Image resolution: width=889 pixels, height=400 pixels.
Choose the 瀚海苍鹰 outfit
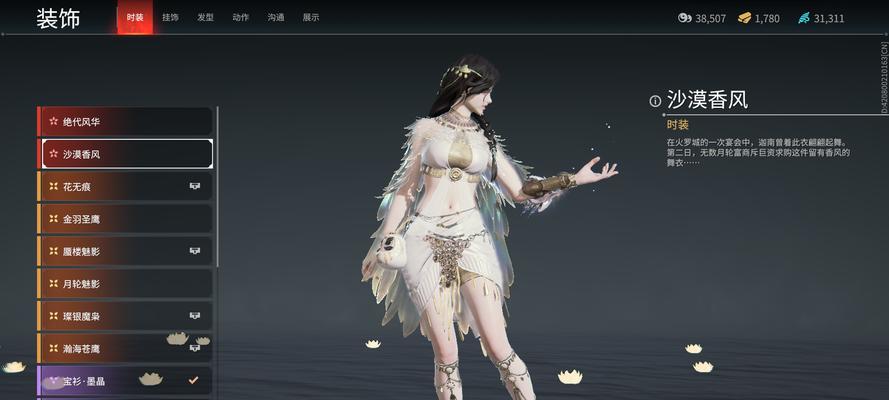(125, 348)
